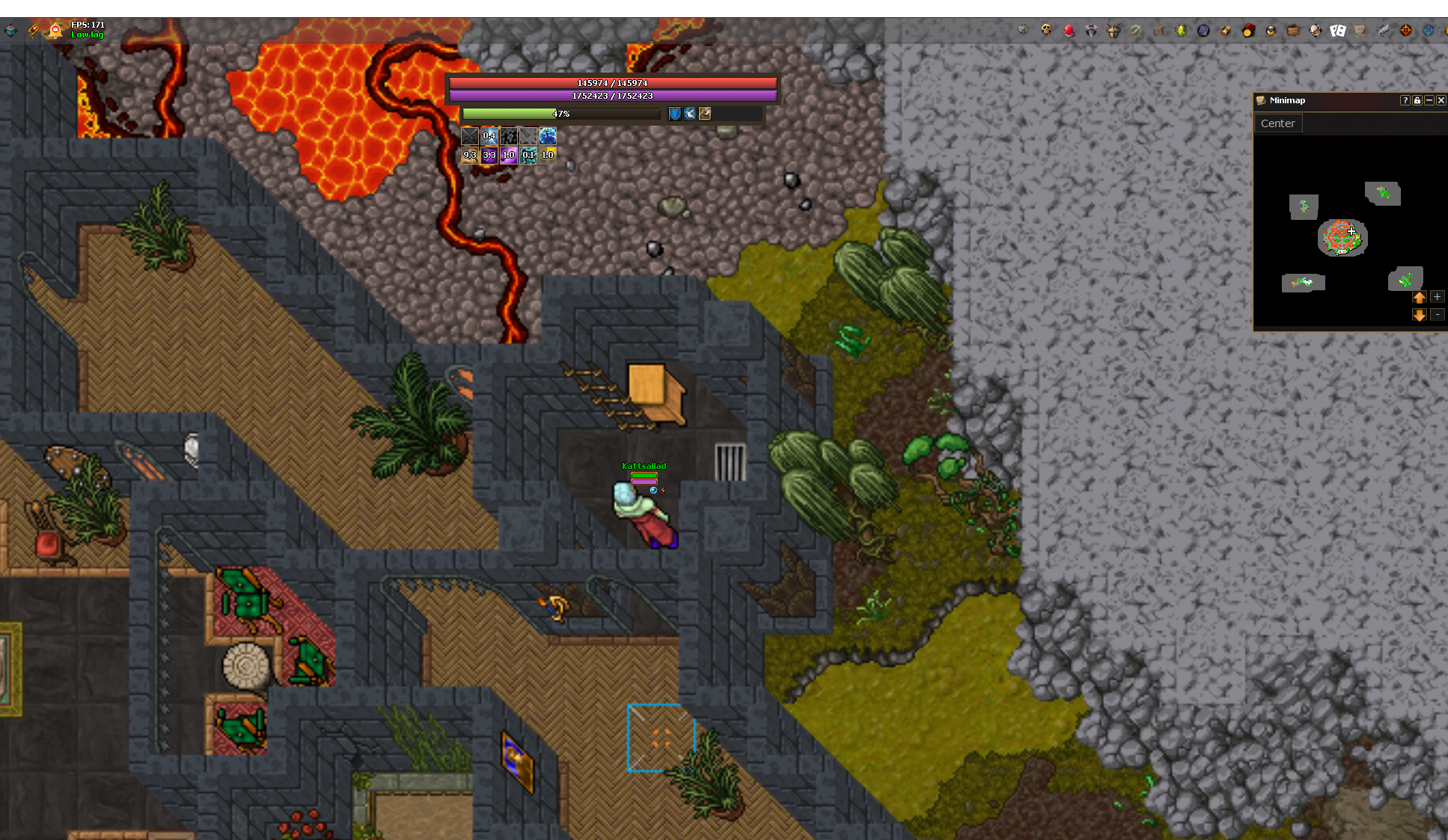The width and height of the screenshot is (1448, 840).
Task: Click the orange crosshair toolbar icon
Action: (x=1406, y=30)
